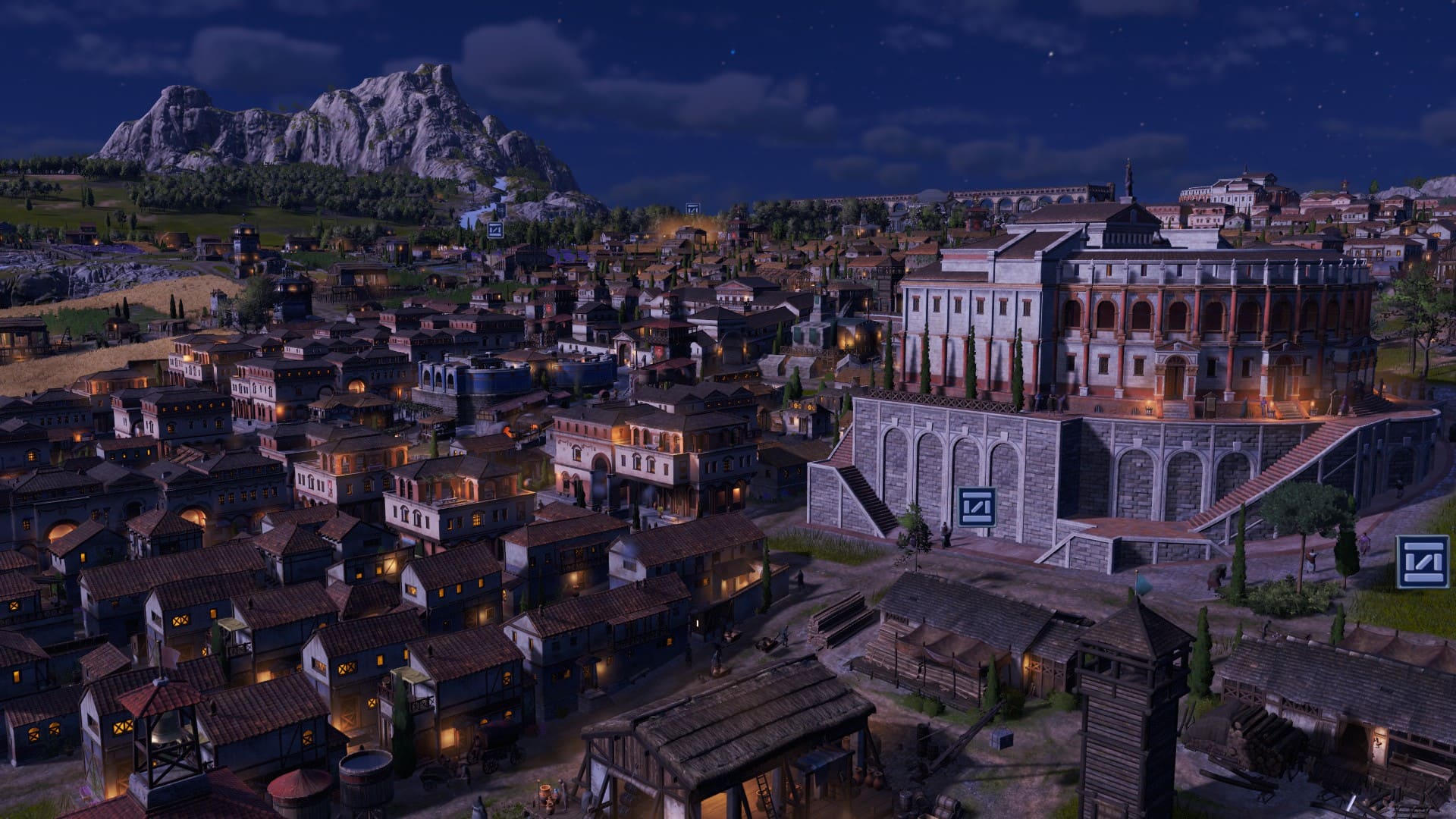The image size is (1456, 819).
Task: Select the marker icon near the lit hillside camp
Action: (x=692, y=209)
